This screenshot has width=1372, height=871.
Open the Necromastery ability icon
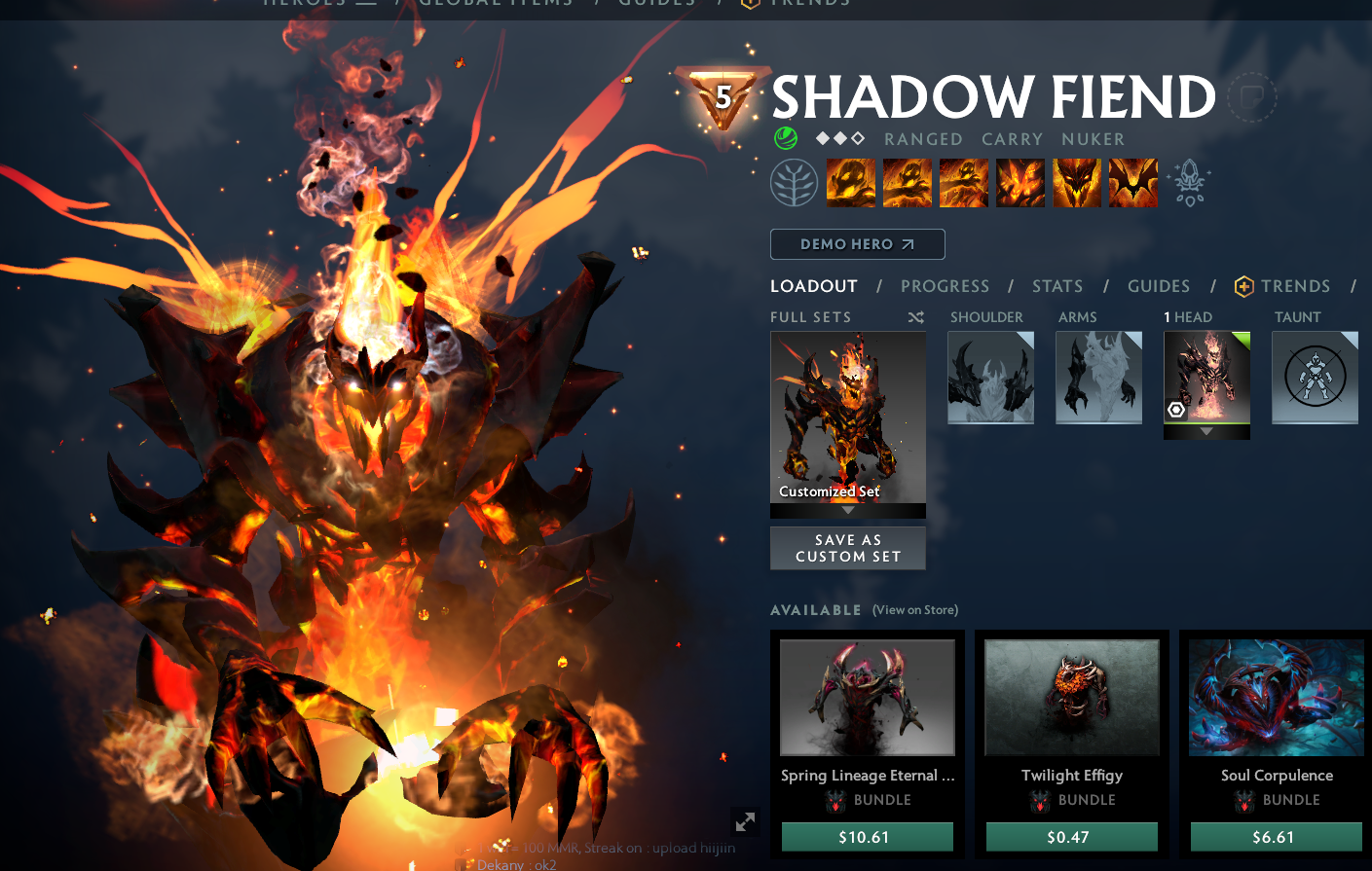(x=1020, y=182)
